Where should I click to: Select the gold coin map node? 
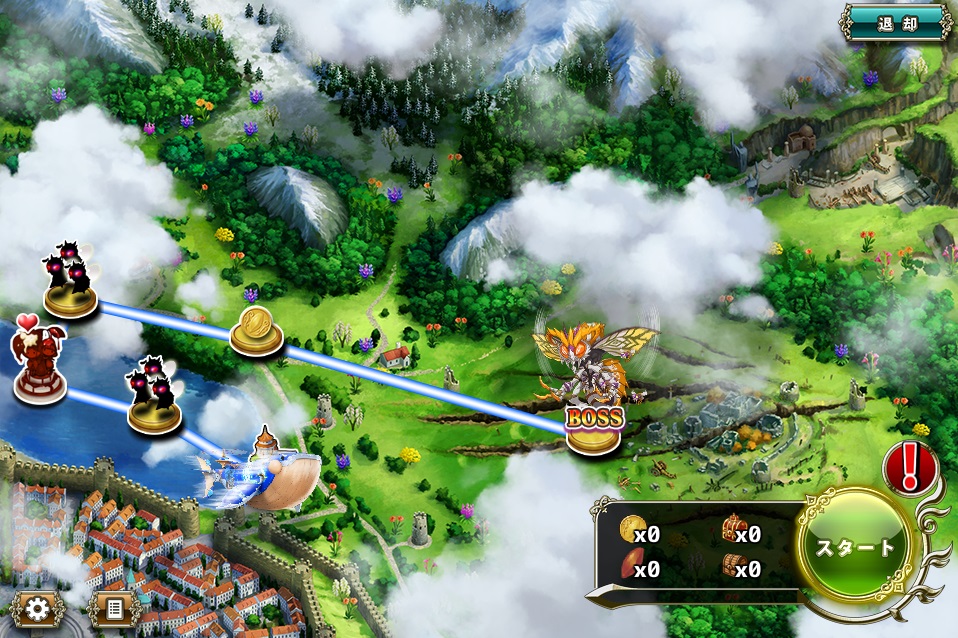coord(255,331)
